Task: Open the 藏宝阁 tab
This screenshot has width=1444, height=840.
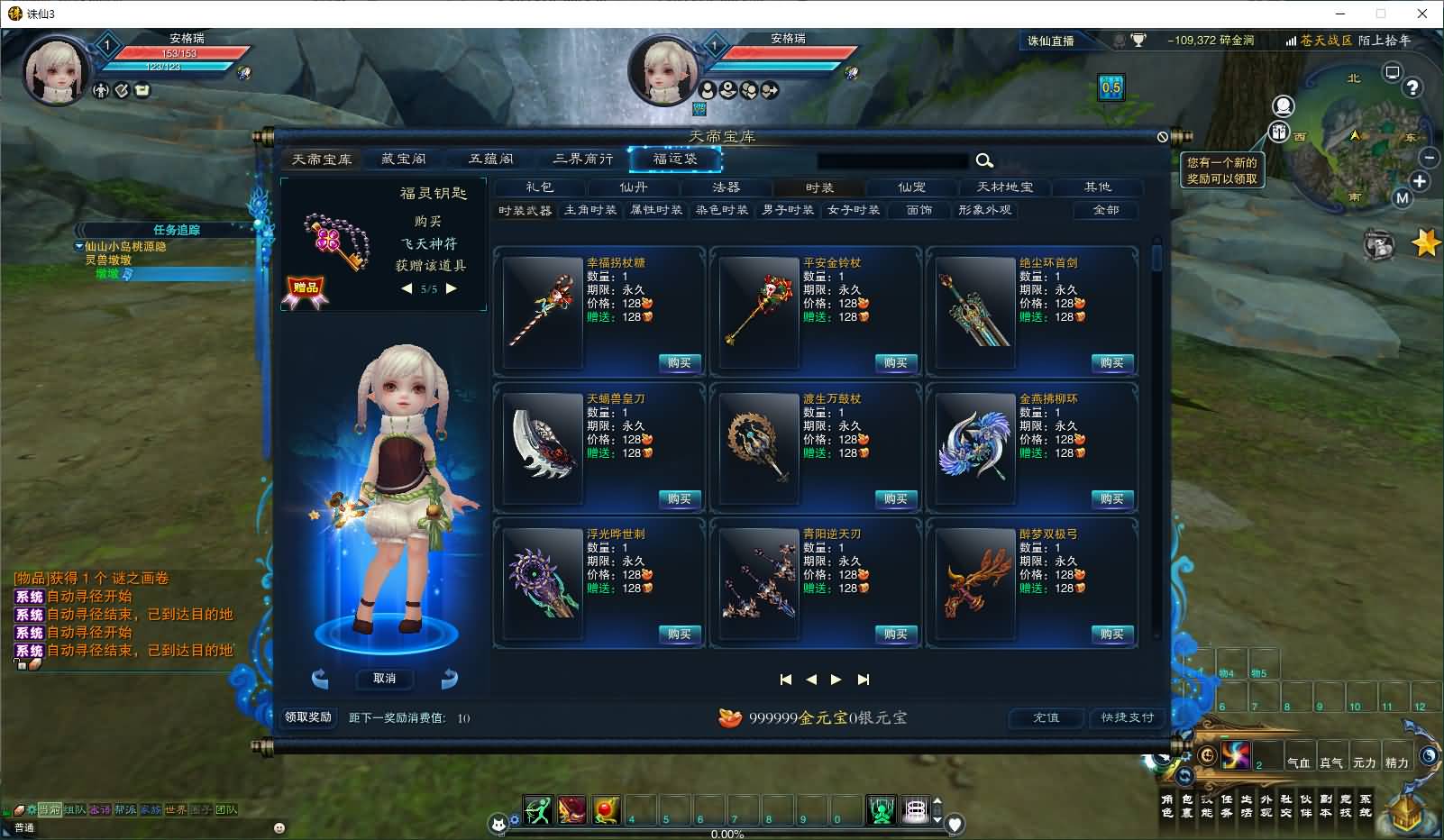Action: click(403, 160)
